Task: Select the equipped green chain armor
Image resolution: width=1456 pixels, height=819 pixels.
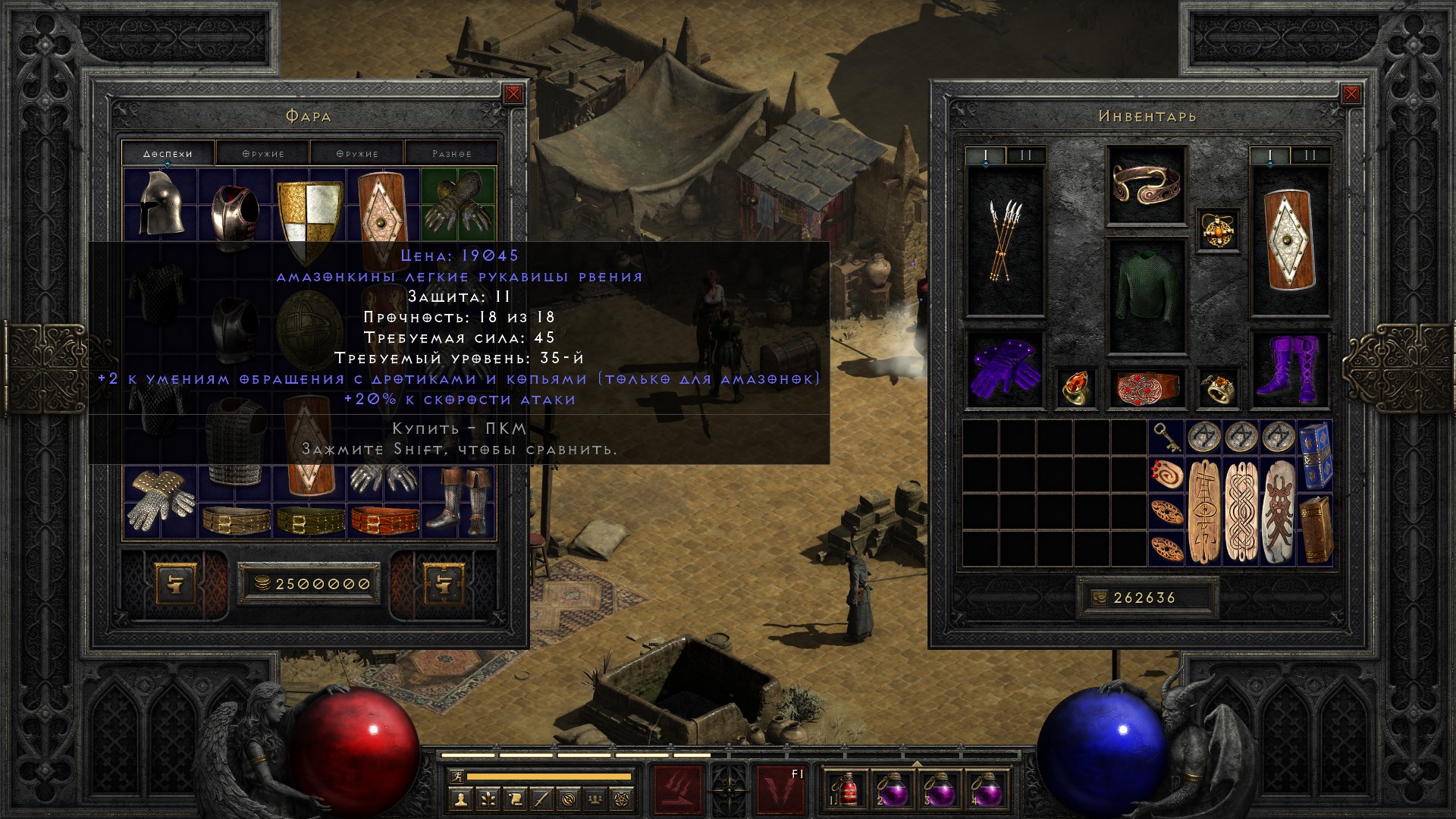Action: (x=1146, y=296)
